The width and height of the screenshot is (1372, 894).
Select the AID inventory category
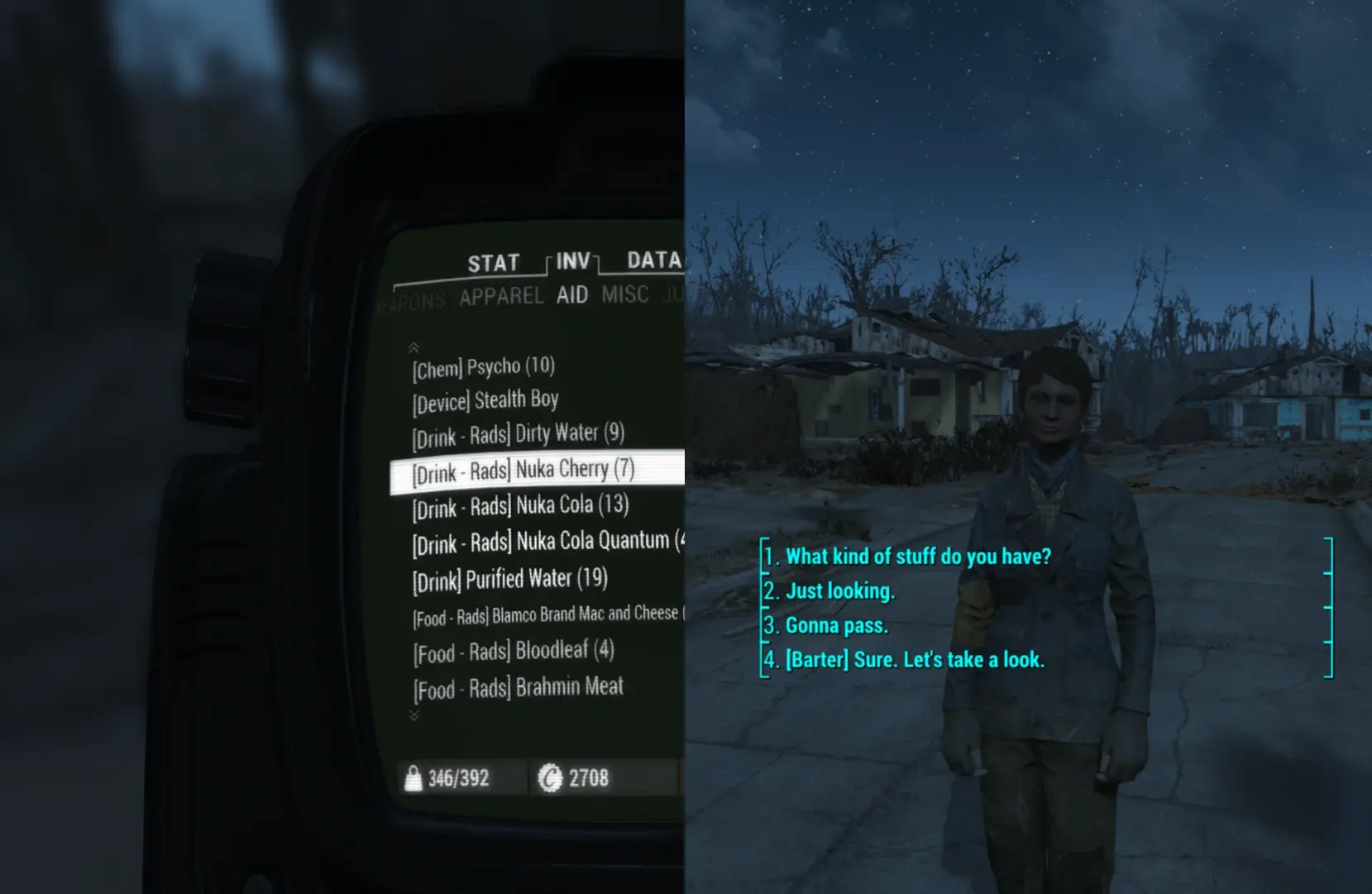click(572, 295)
